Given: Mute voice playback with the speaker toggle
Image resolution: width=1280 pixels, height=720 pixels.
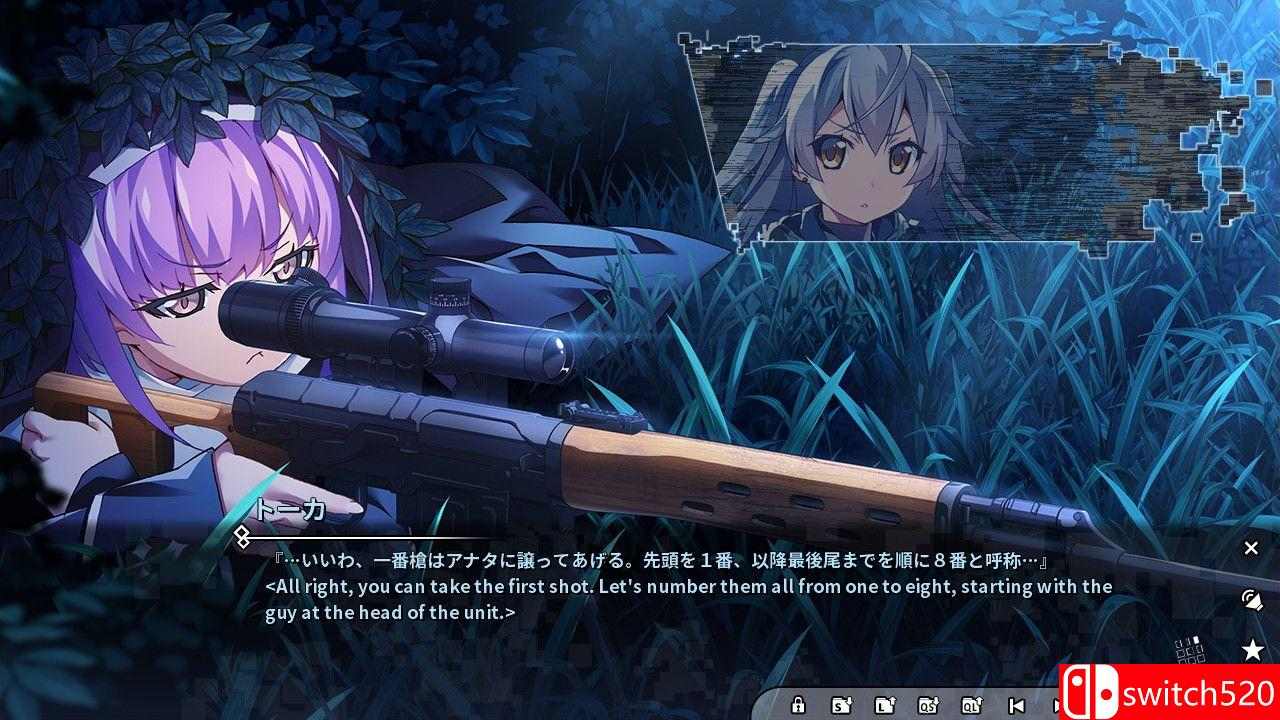Looking at the screenshot, I should click(1250, 600).
